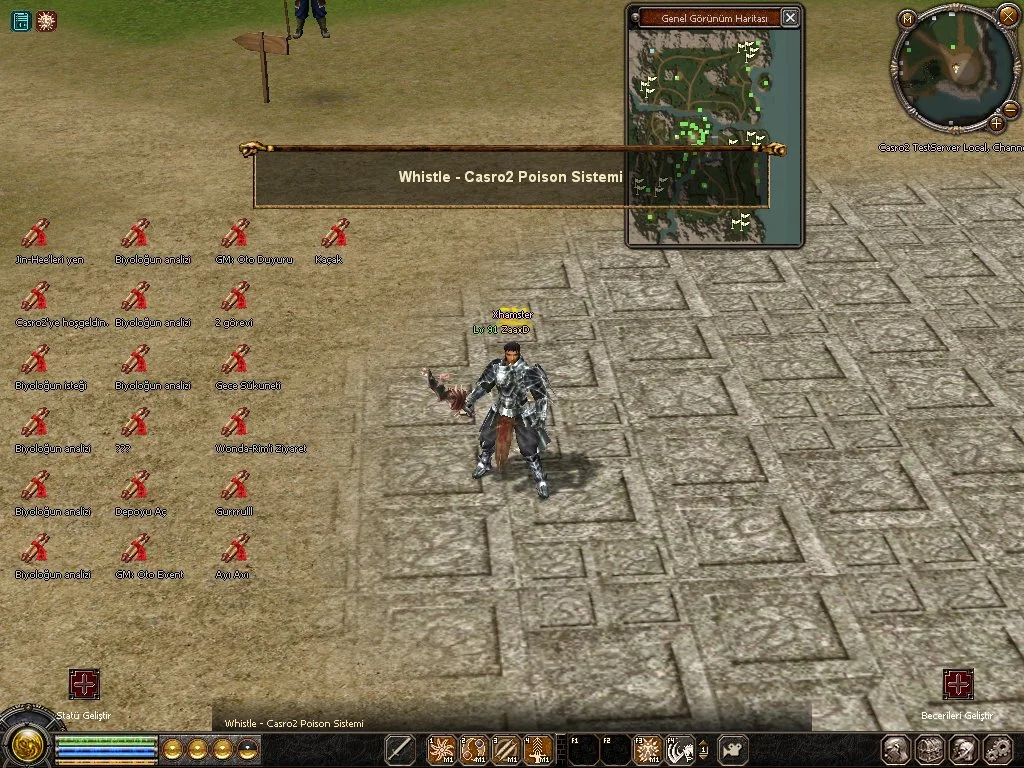Hide the circular minimap with X button
Screen dimensions: 1024x768
(x=1008, y=15)
